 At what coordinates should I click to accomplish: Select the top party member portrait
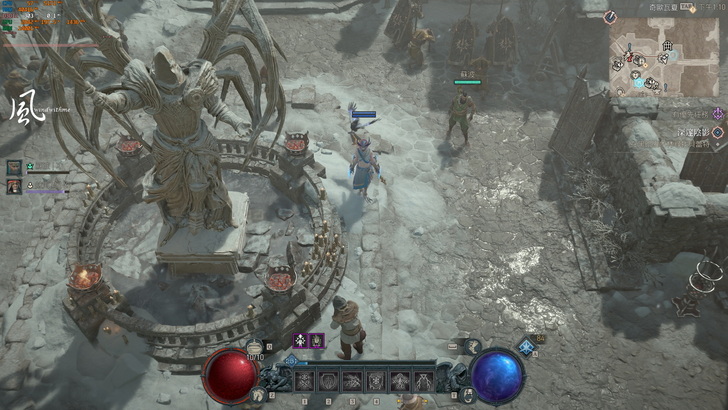(x=14, y=167)
